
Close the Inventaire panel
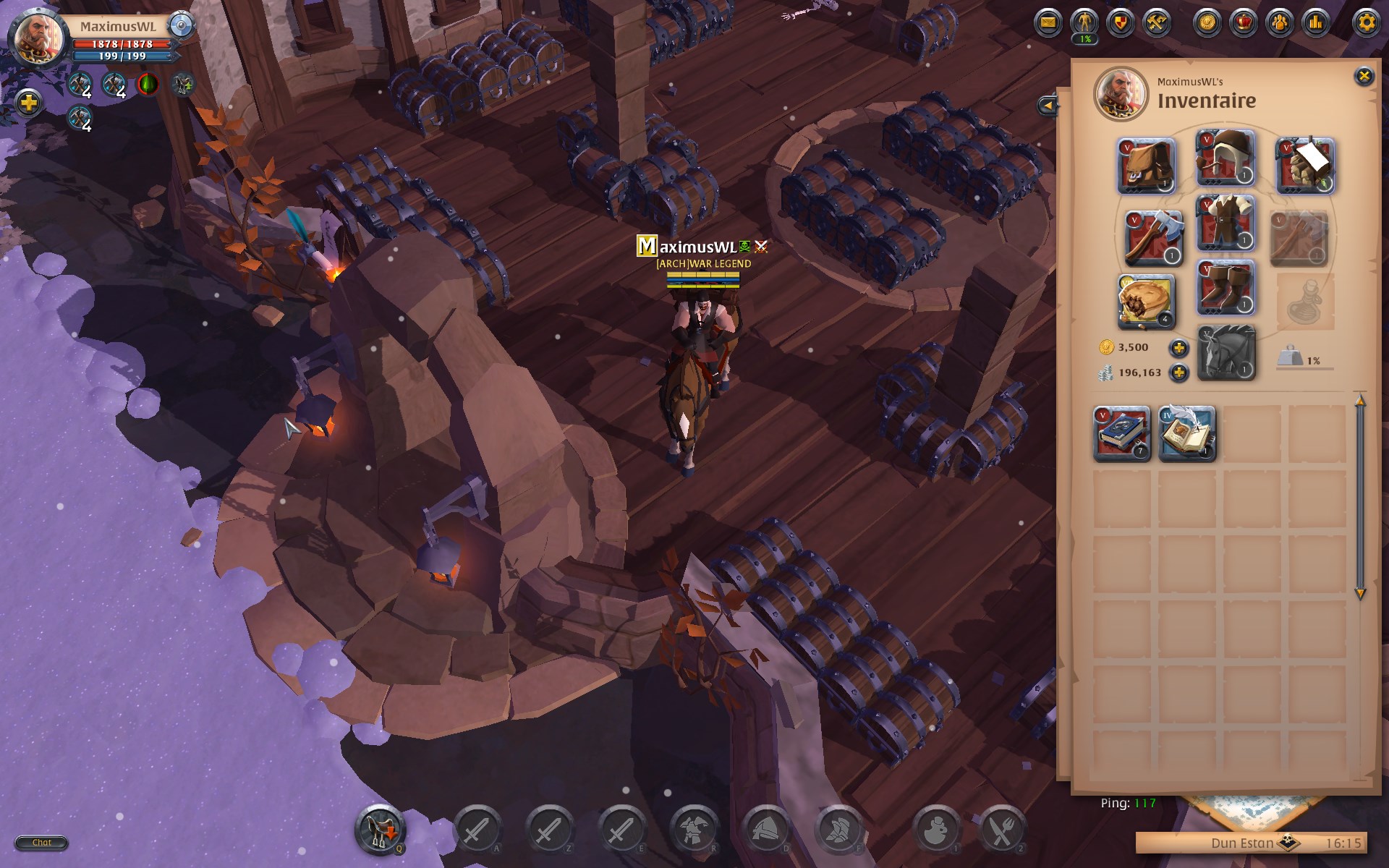tap(1363, 76)
